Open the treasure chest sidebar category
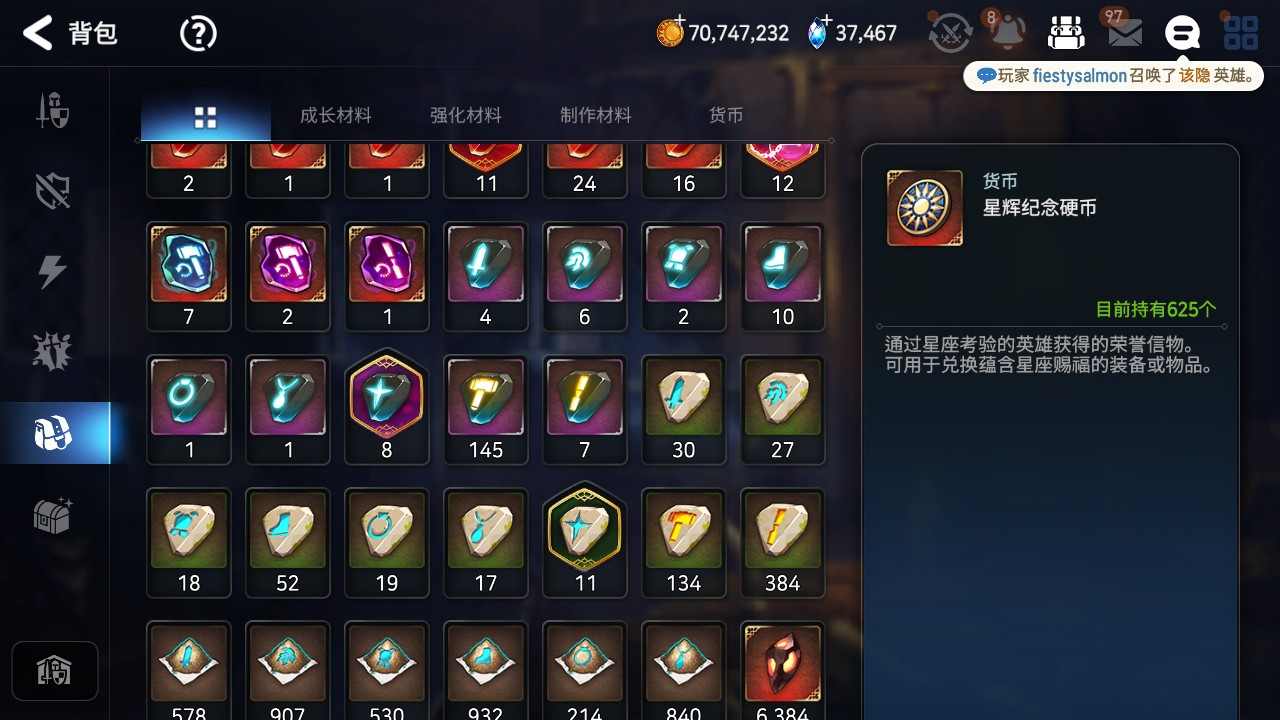The height and width of the screenshot is (720, 1280). pyautogui.click(x=52, y=516)
